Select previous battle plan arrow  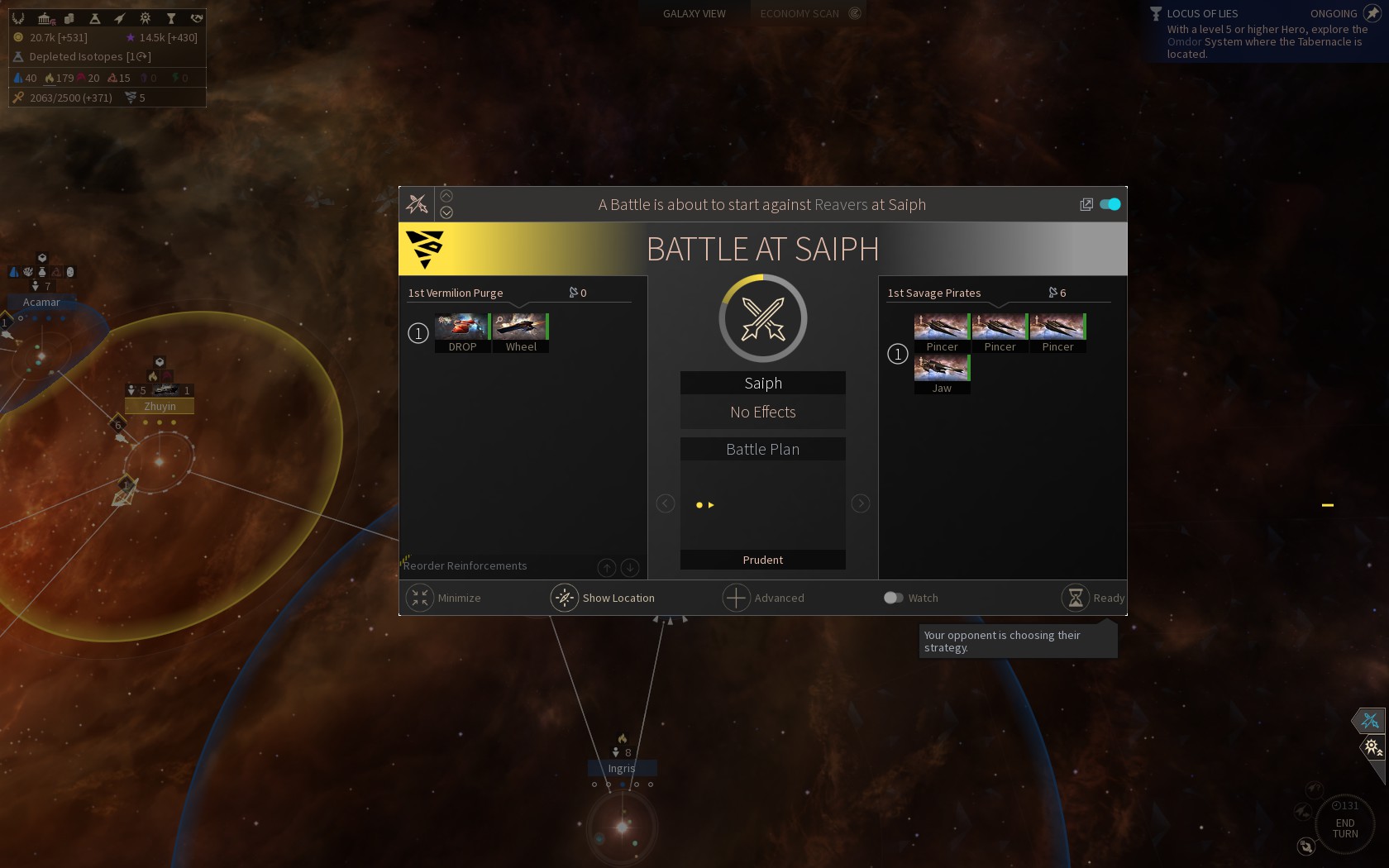point(666,503)
